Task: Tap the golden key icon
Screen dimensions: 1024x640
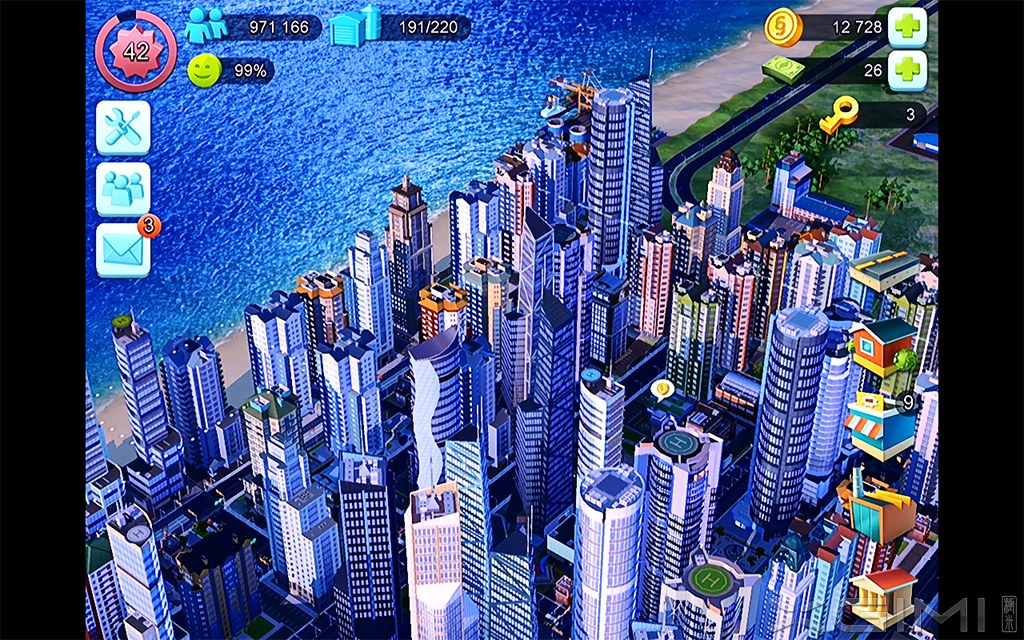Action: (839, 117)
